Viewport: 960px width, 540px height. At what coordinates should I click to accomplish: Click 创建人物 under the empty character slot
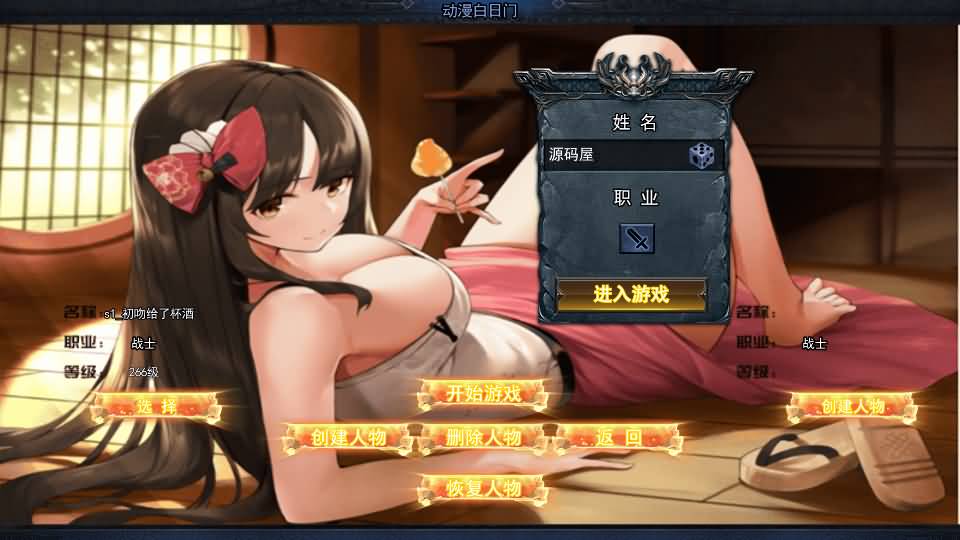pos(852,407)
